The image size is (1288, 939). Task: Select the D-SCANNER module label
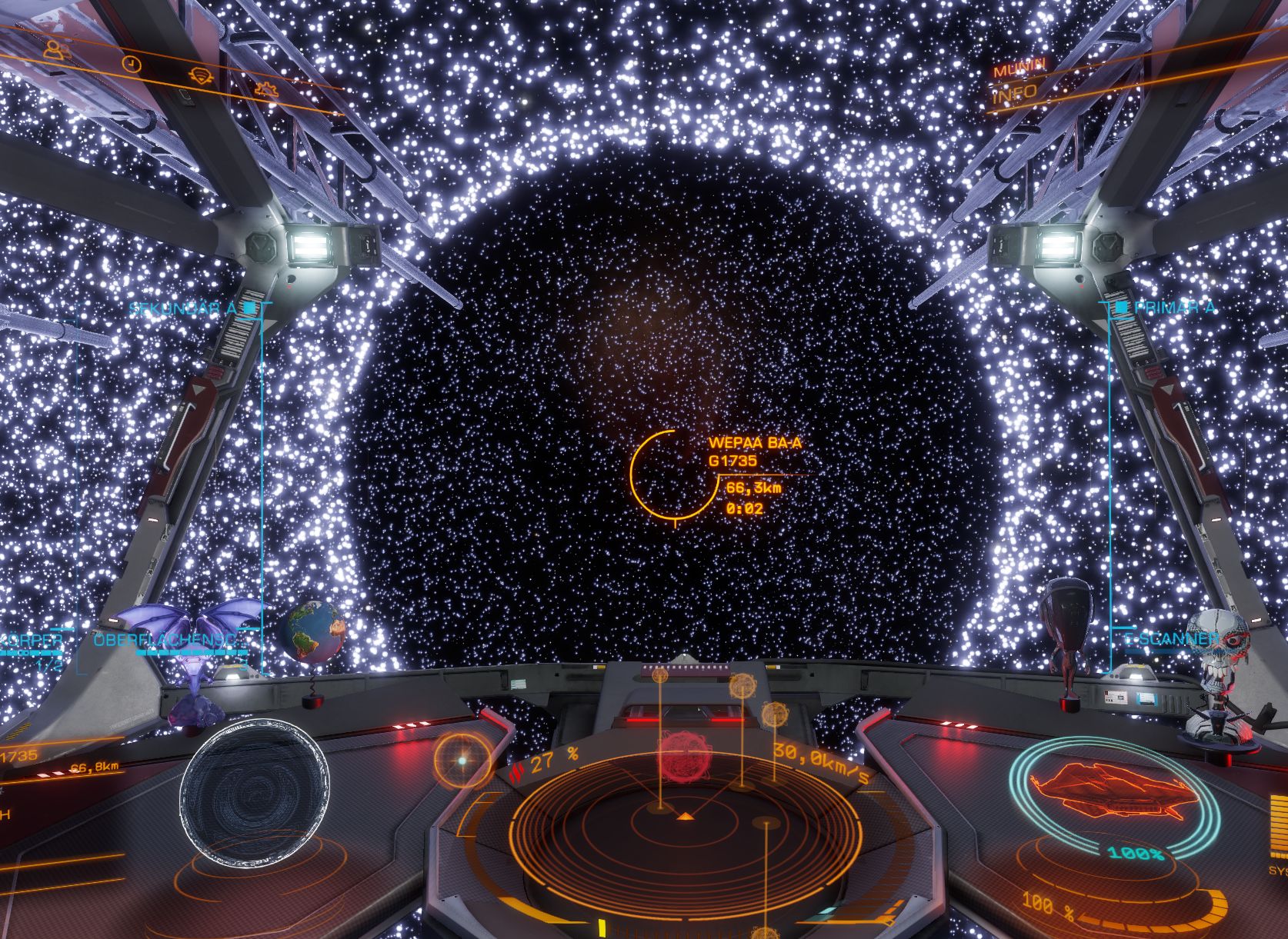click(1170, 639)
